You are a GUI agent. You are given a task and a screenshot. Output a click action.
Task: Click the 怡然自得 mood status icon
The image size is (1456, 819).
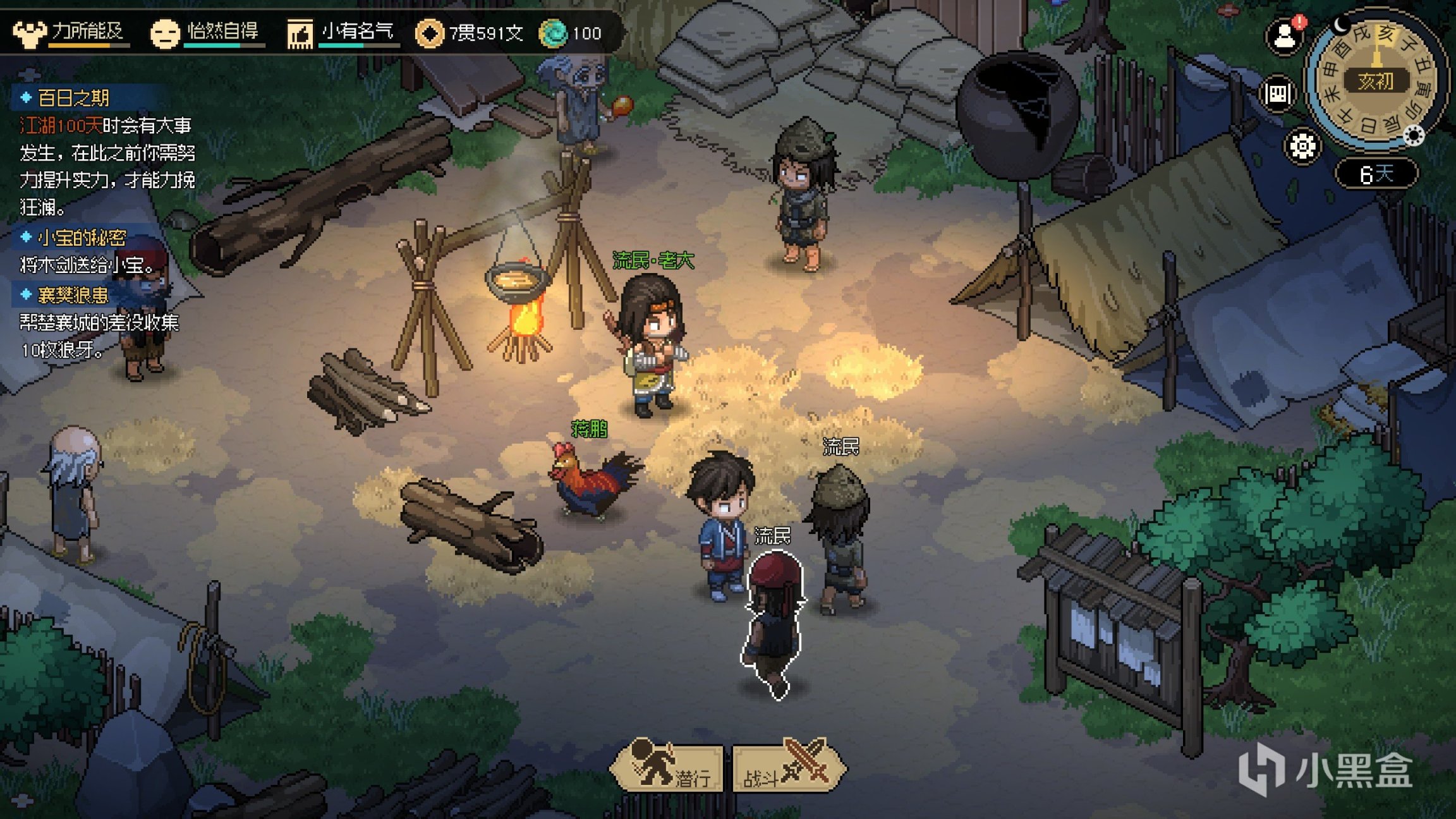(x=164, y=33)
